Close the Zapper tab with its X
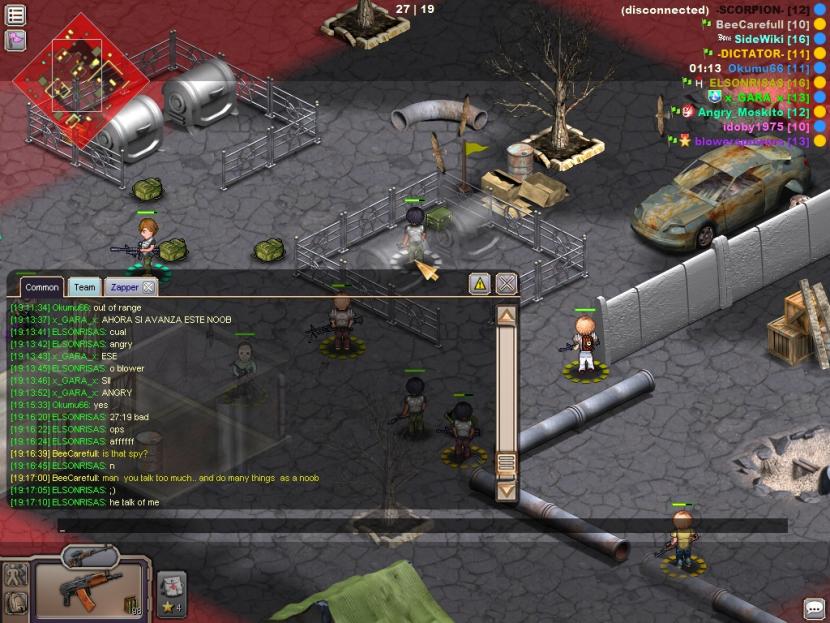 149,287
